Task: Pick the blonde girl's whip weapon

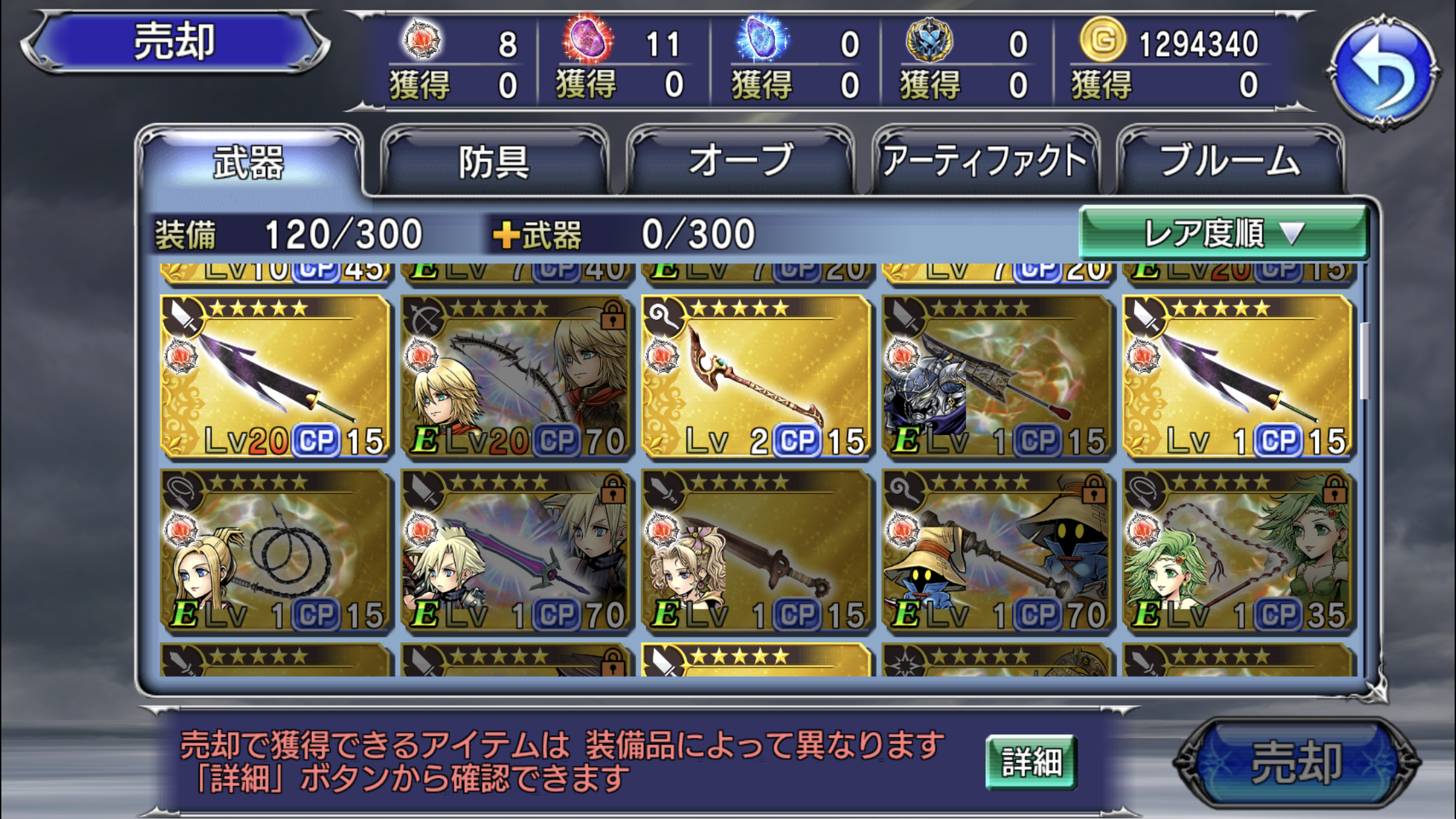Action: coord(276,551)
